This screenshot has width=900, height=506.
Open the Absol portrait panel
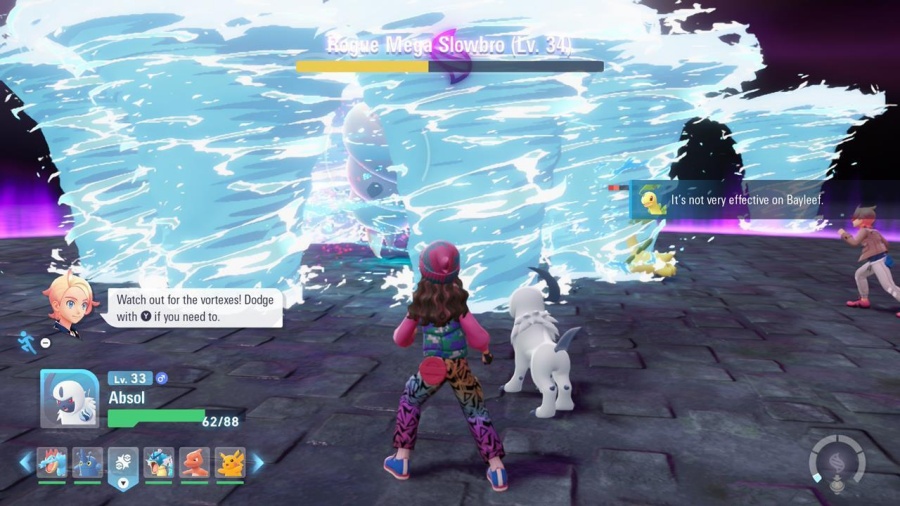69,399
